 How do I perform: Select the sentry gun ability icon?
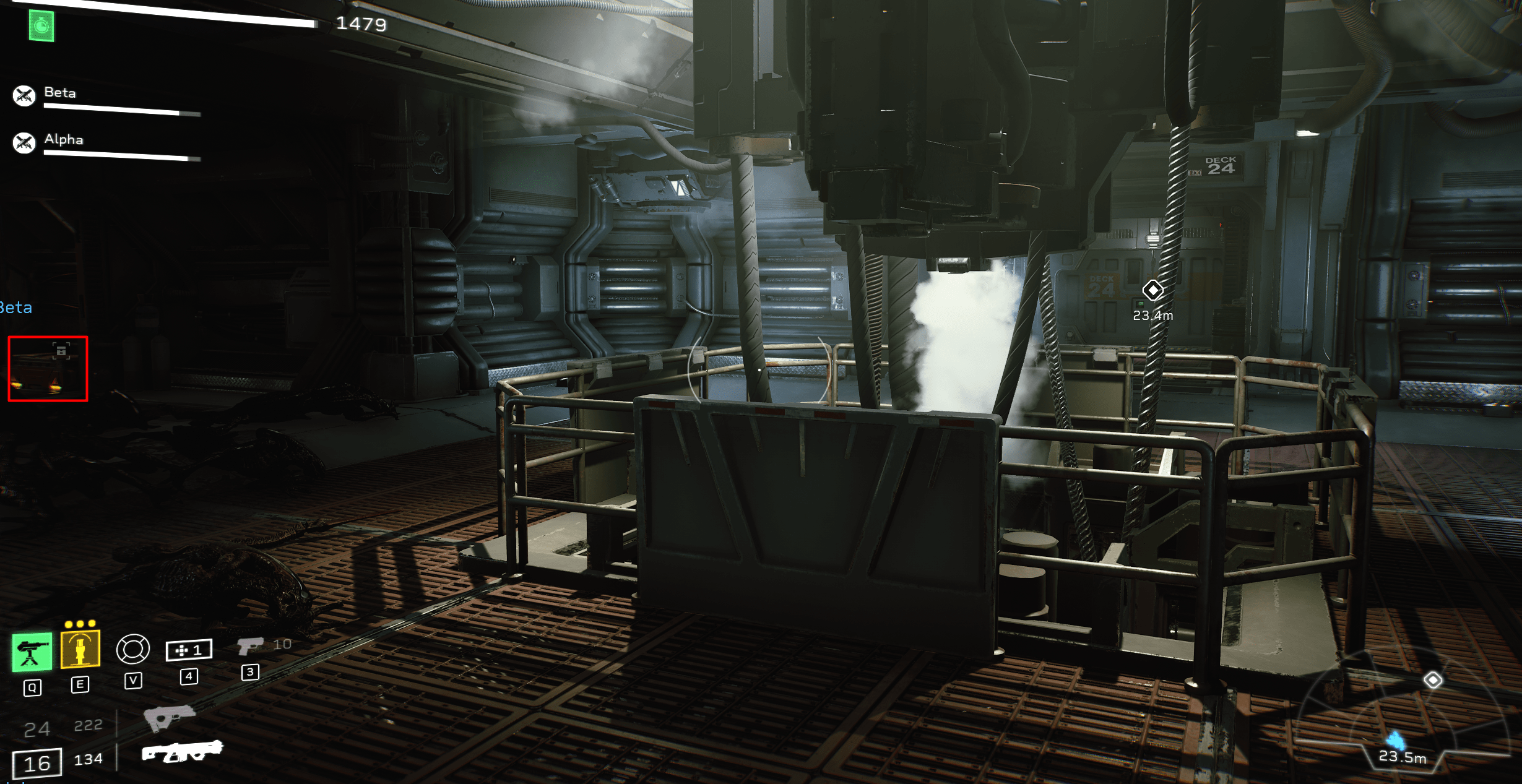pos(31,650)
